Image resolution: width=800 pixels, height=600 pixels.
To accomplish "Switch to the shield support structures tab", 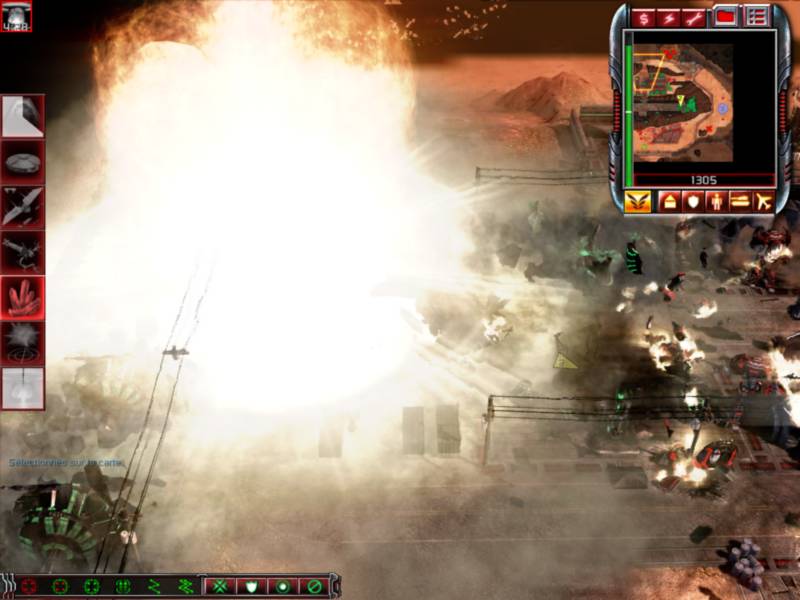I will click(x=693, y=202).
